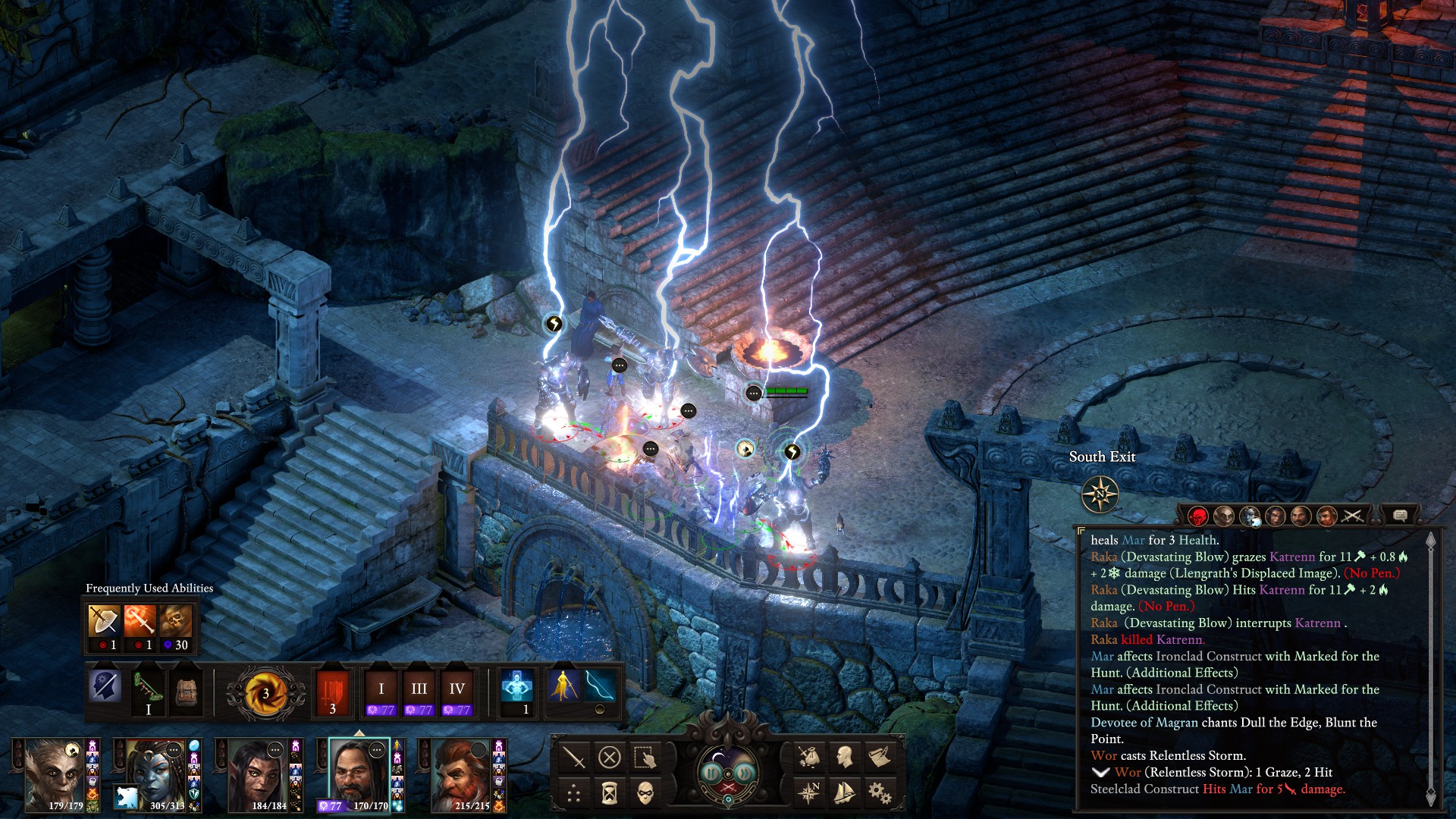
Task: Open the ship management sailboat icon
Action: (x=844, y=793)
